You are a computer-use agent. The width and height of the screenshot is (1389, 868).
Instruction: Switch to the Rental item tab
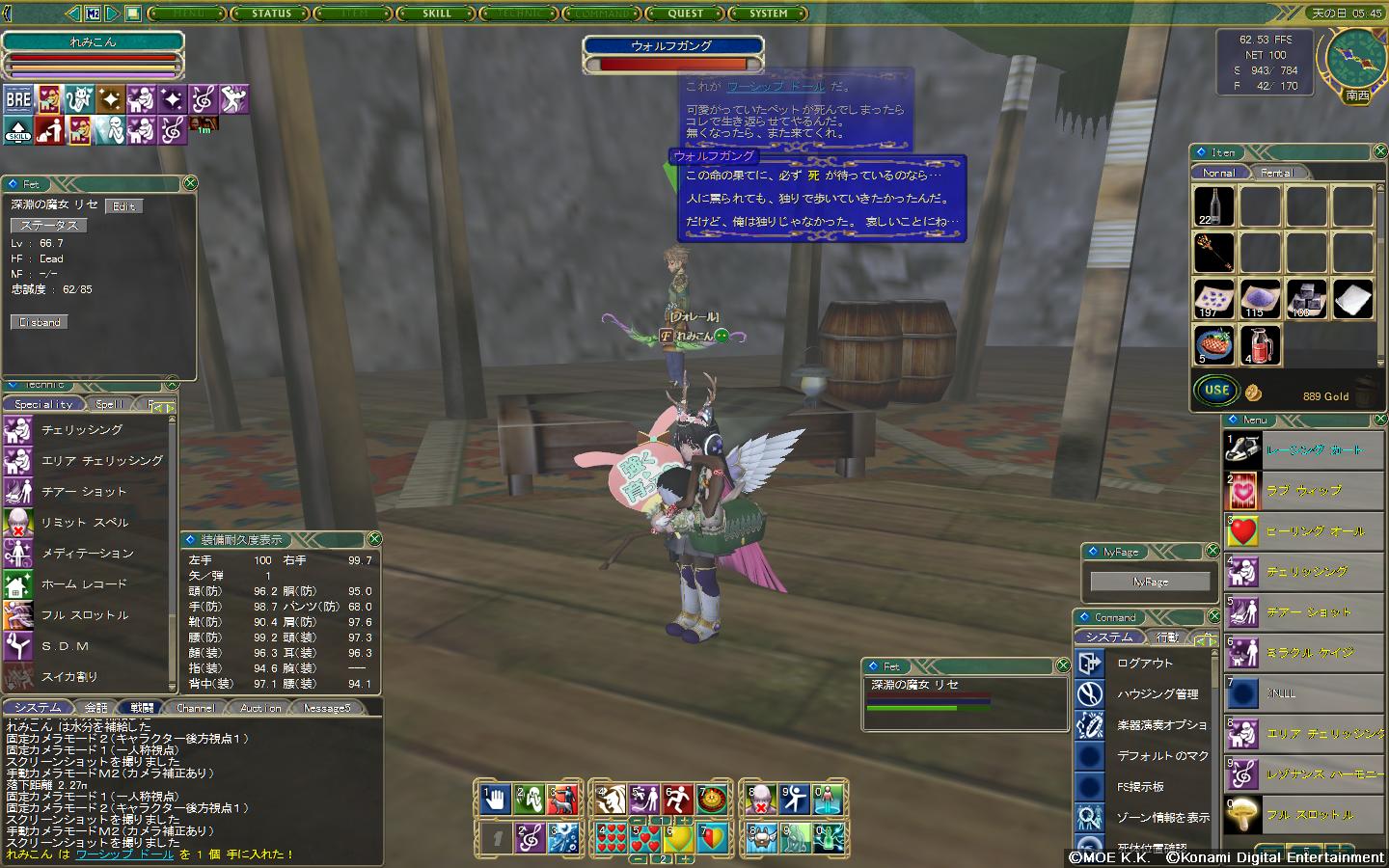point(1276,173)
